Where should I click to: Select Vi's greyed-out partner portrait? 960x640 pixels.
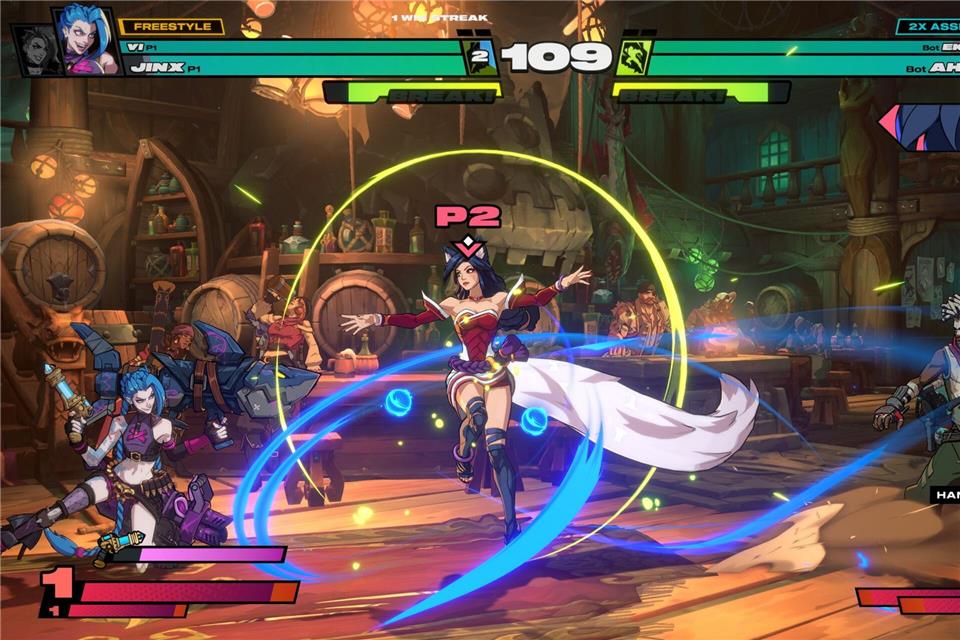coord(38,50)
